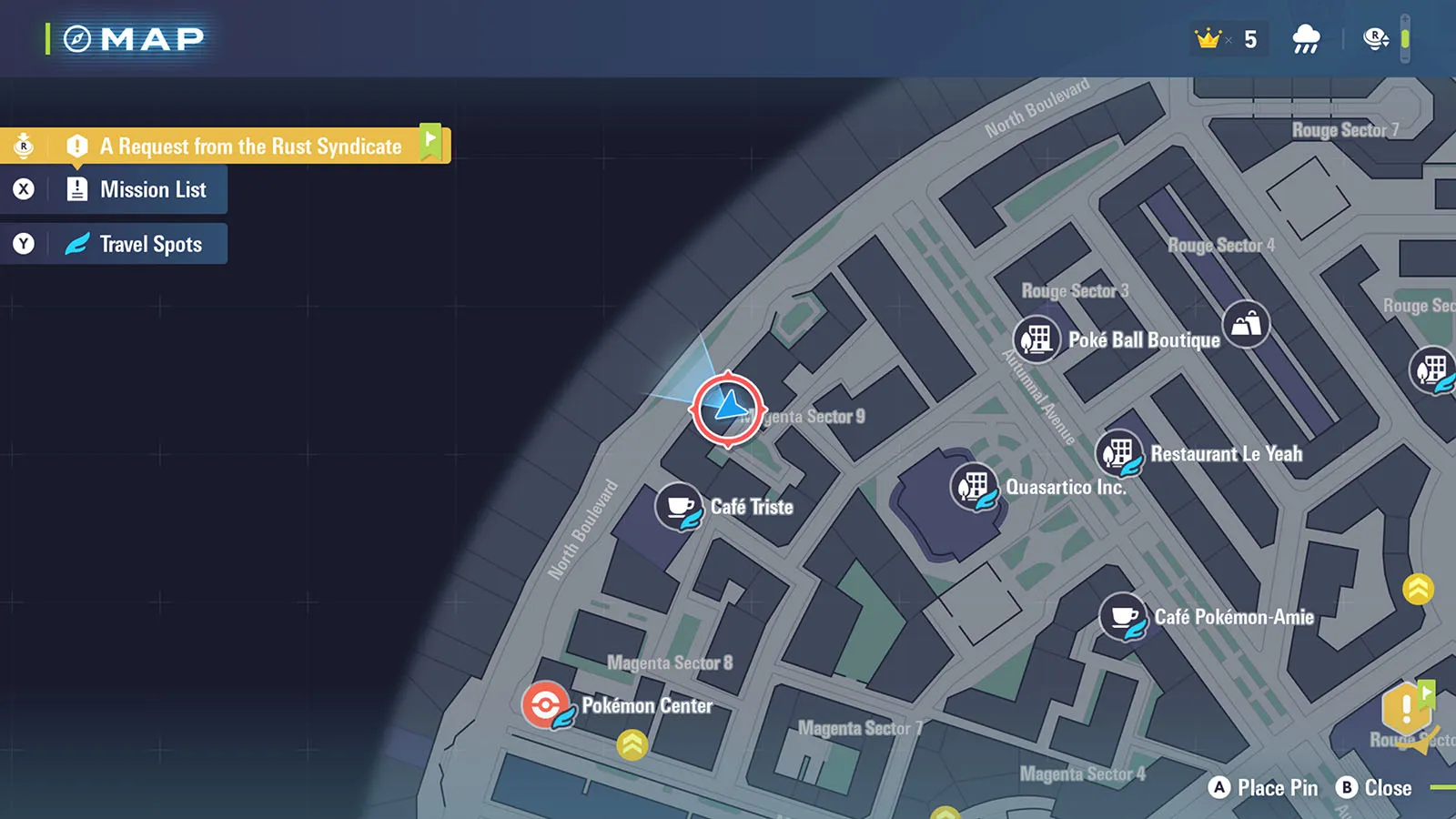Select the yellow mission exclamation marker
The width and height of the screenshot is (1456, 819).
[1407, 709]
